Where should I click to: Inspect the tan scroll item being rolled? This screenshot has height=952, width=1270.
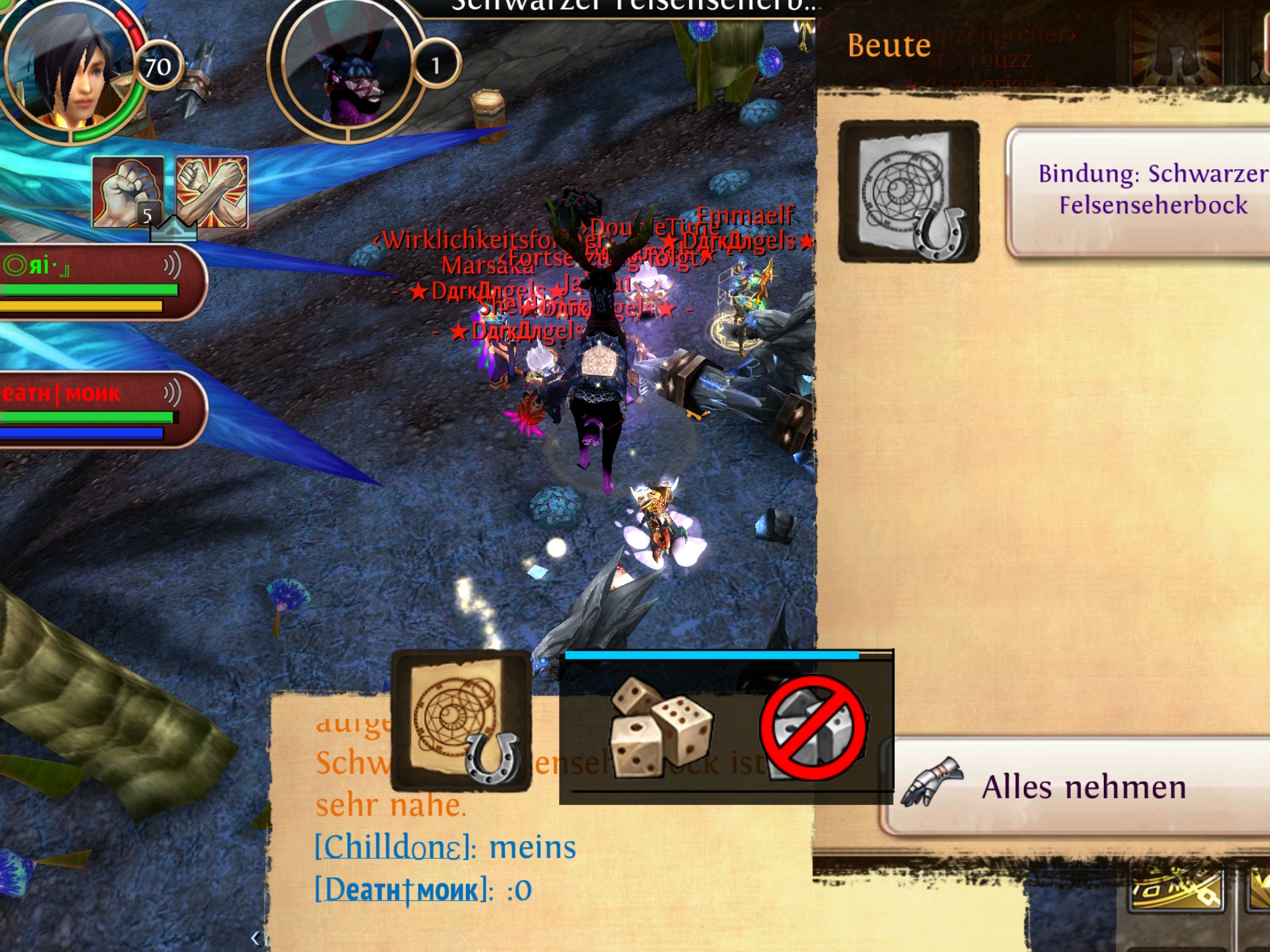(x=461, y=720)
